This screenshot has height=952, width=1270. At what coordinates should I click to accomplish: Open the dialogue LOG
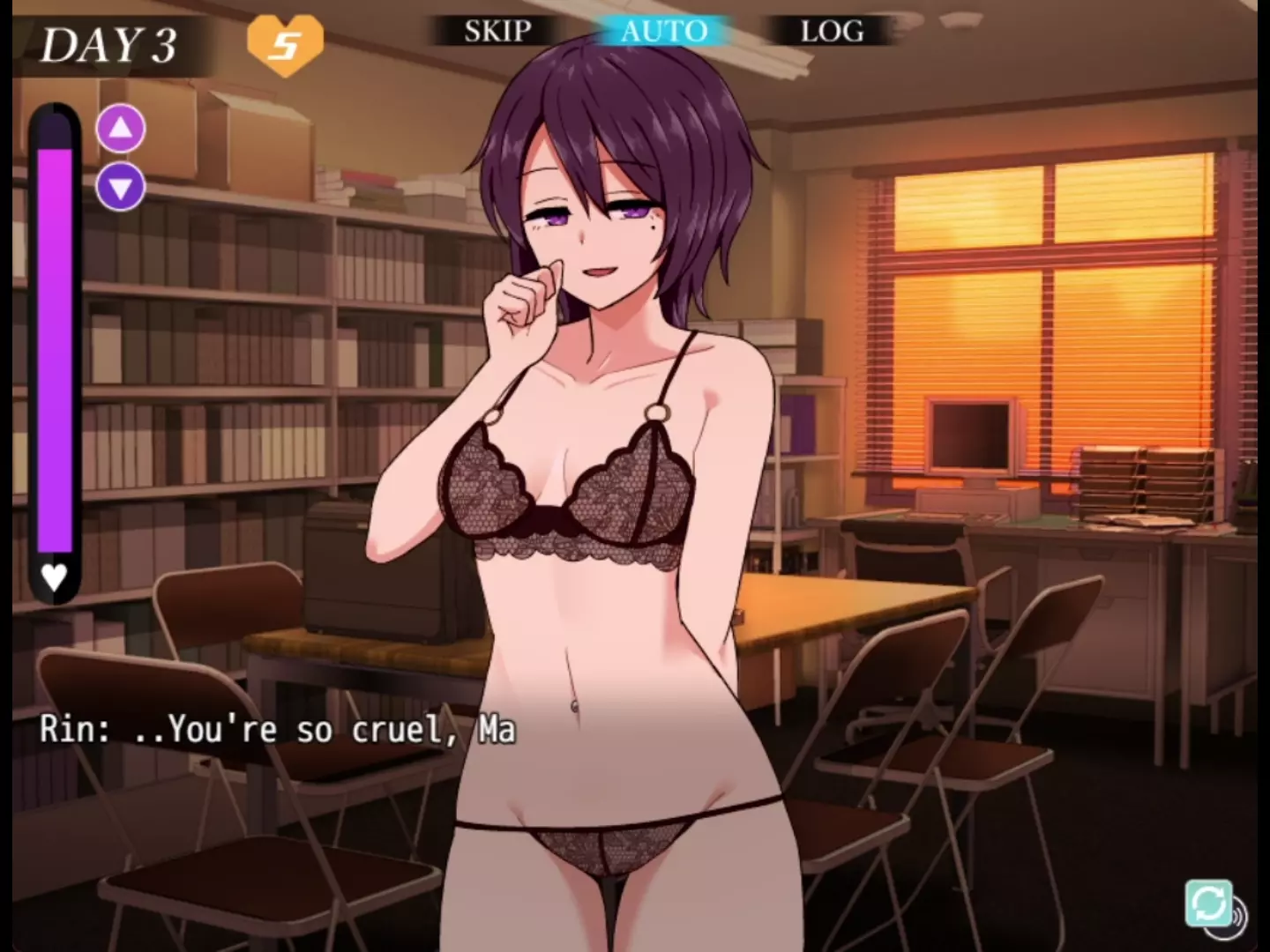pyautogui.click(x=832, y=32)
